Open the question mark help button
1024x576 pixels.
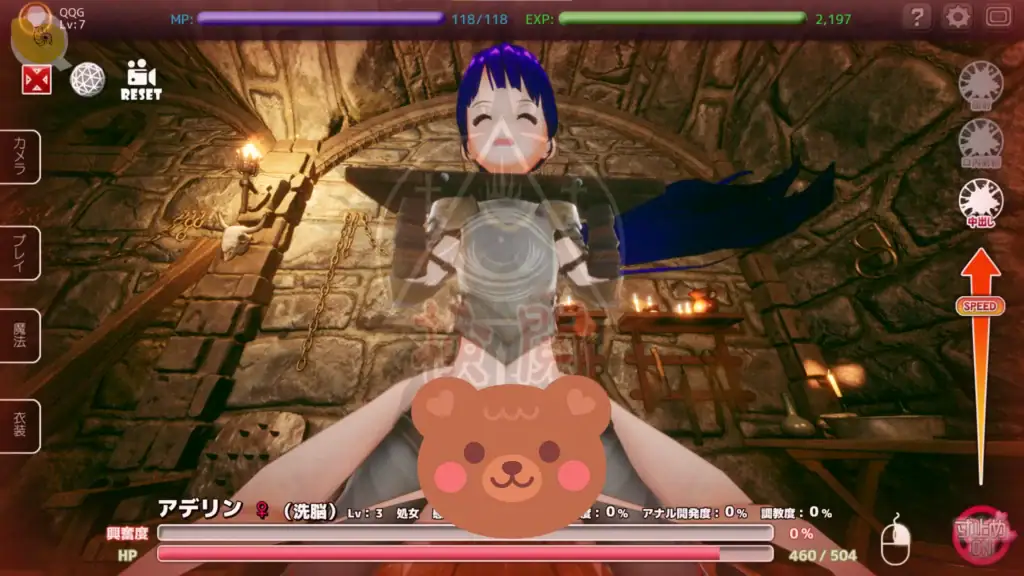(916, 17)
